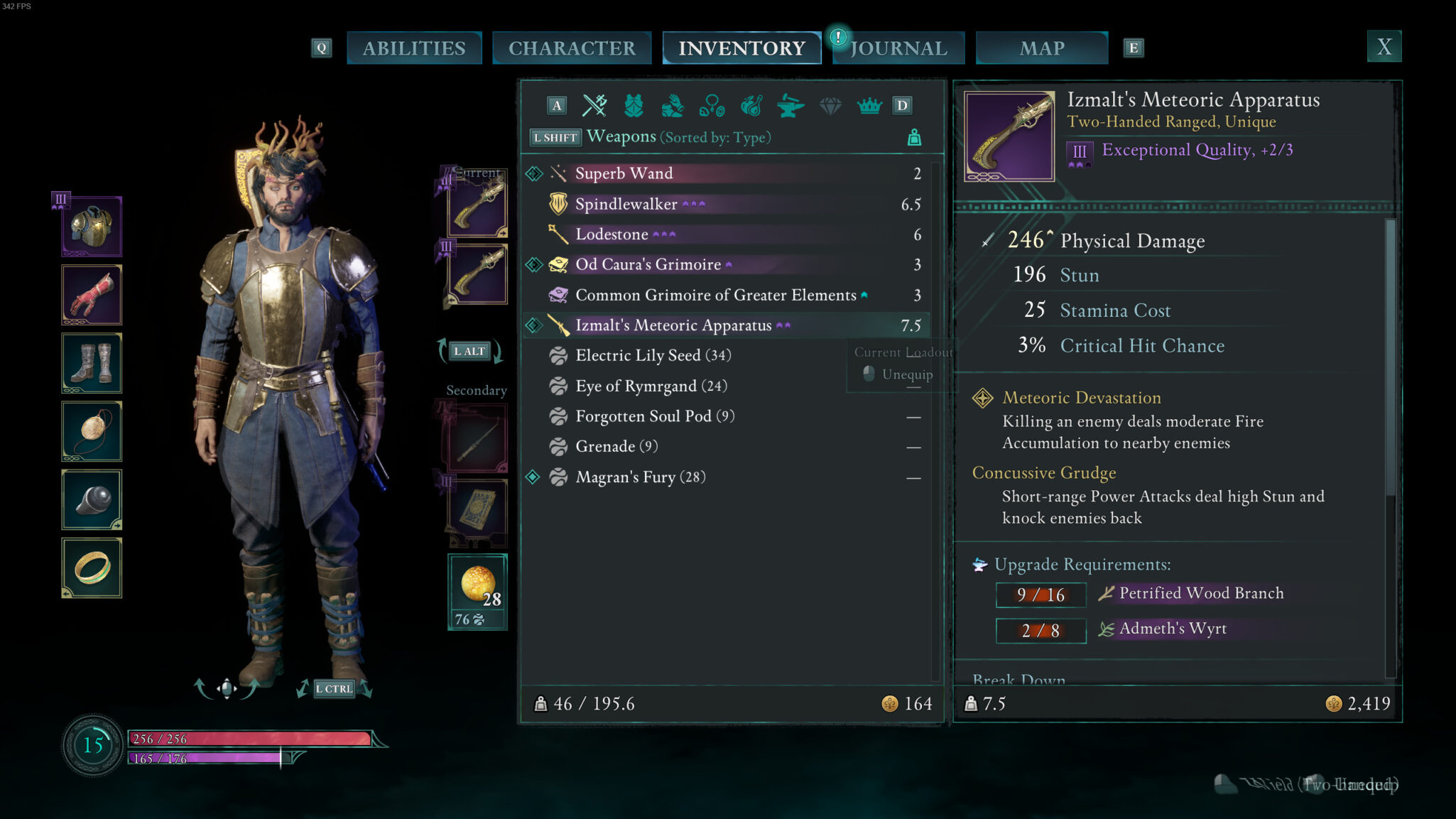Select the Lodestone weapon
The width and height of the screenshot is (1456, 819).
pos(612,234)
